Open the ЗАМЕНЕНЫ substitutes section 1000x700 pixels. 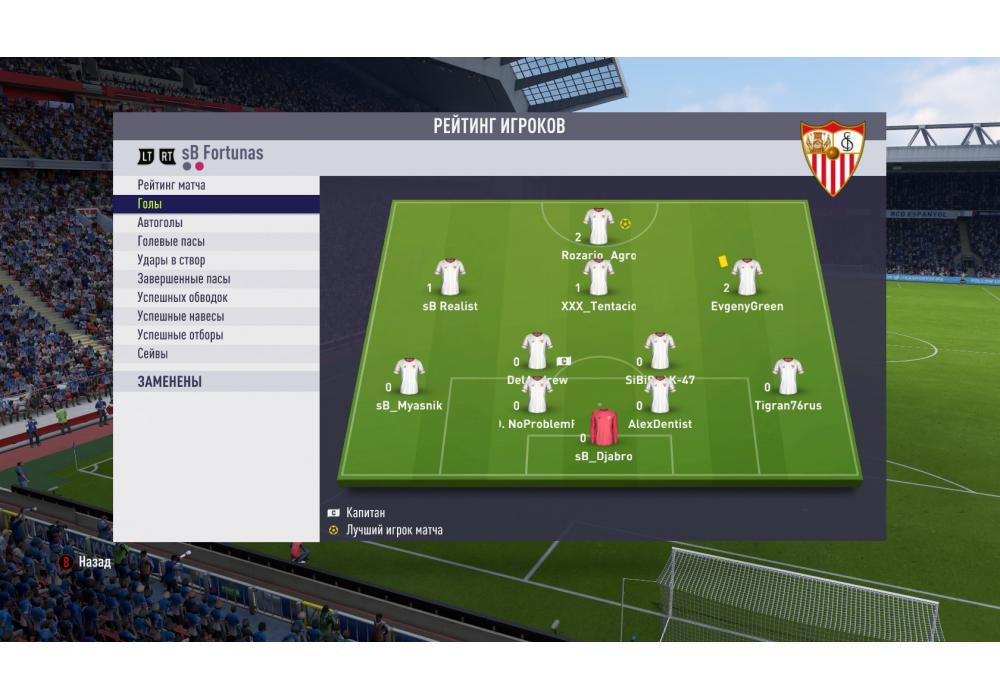point(170,382)
